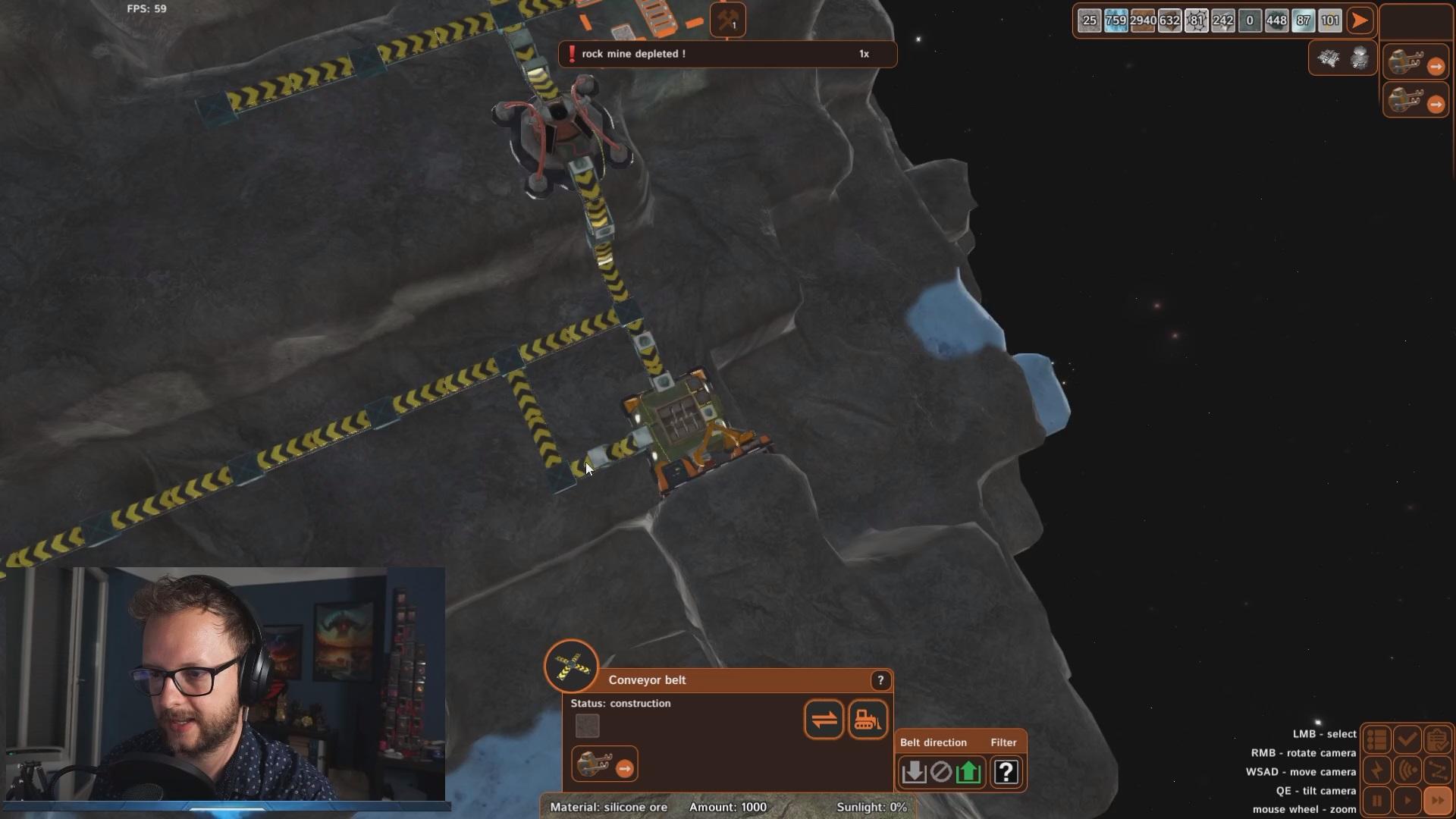Expand resources with the orange arrow button
Image resolution: width=1456 pixels, height=819 pixels.
(x=1360, y=20)
